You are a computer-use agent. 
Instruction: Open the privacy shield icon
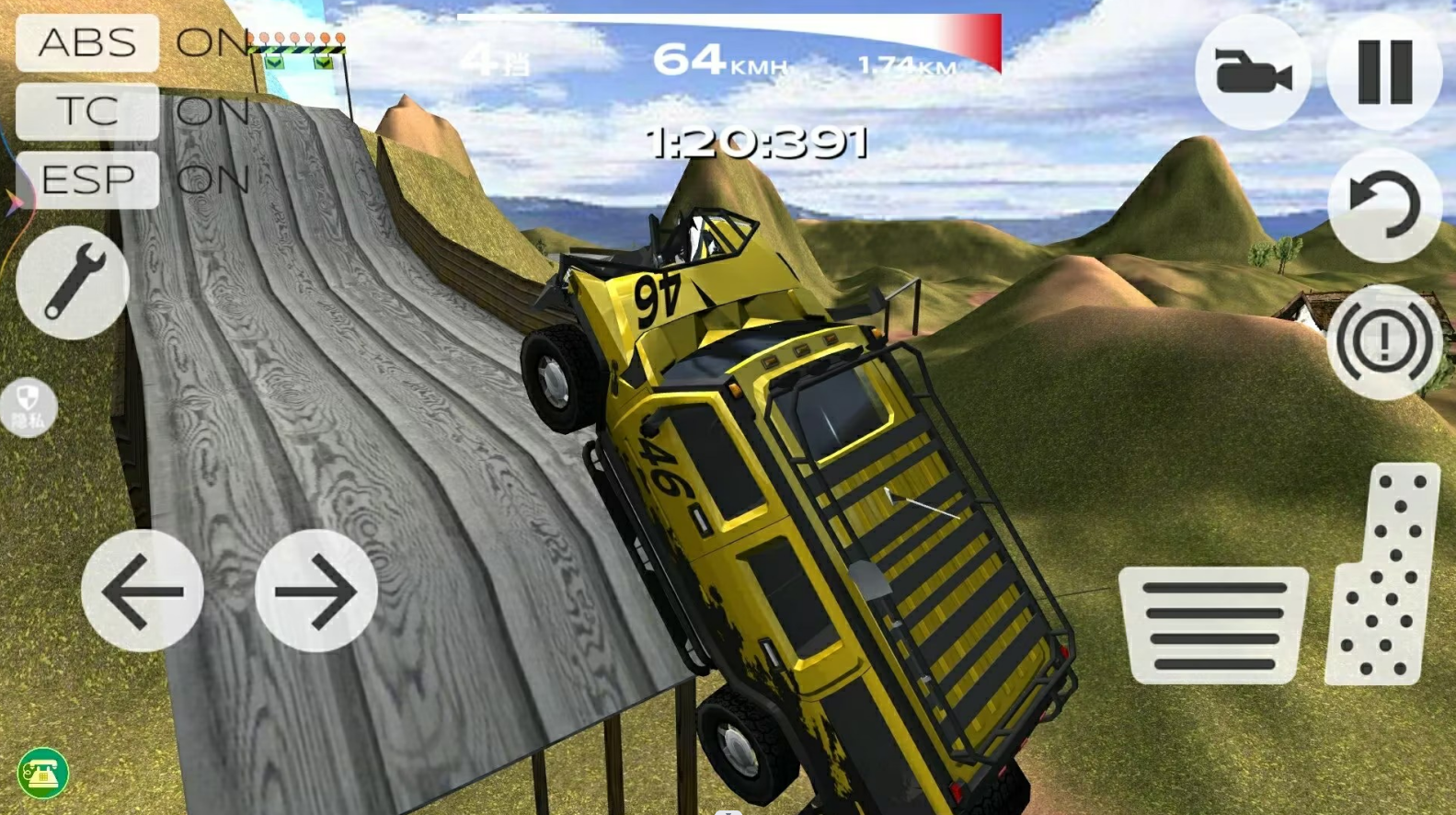[28, 407]
